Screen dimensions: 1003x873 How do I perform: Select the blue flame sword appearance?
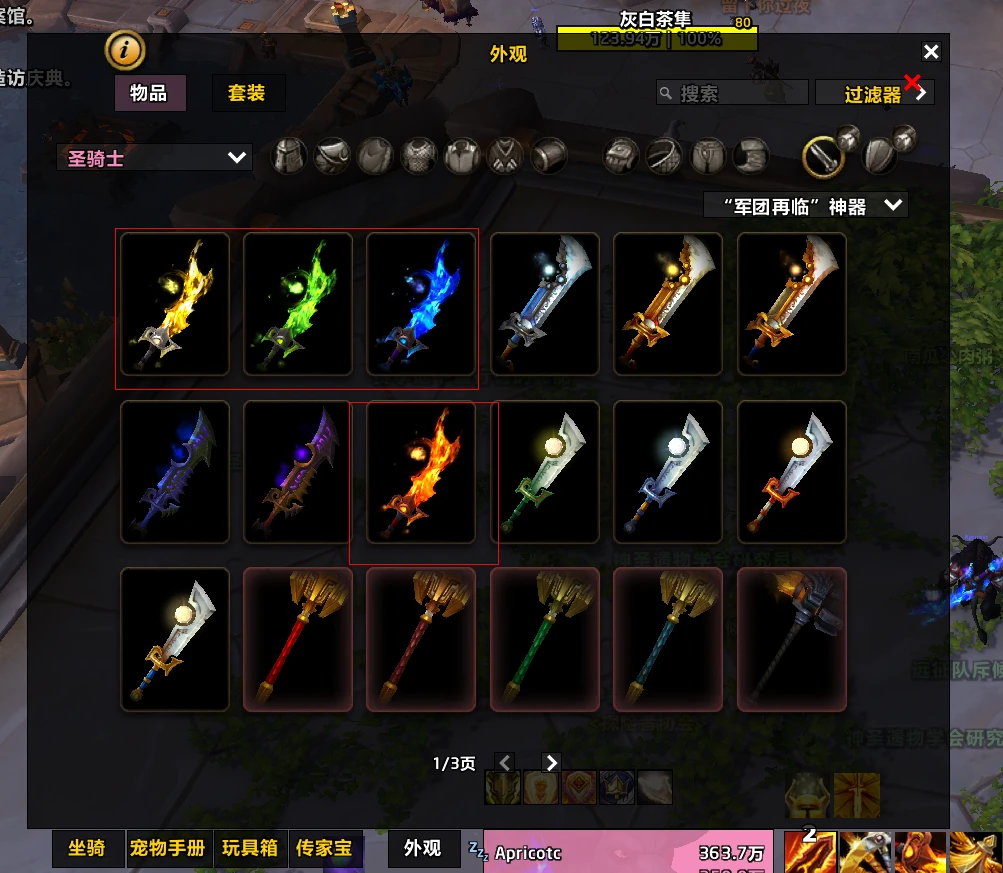pos(421,304)
